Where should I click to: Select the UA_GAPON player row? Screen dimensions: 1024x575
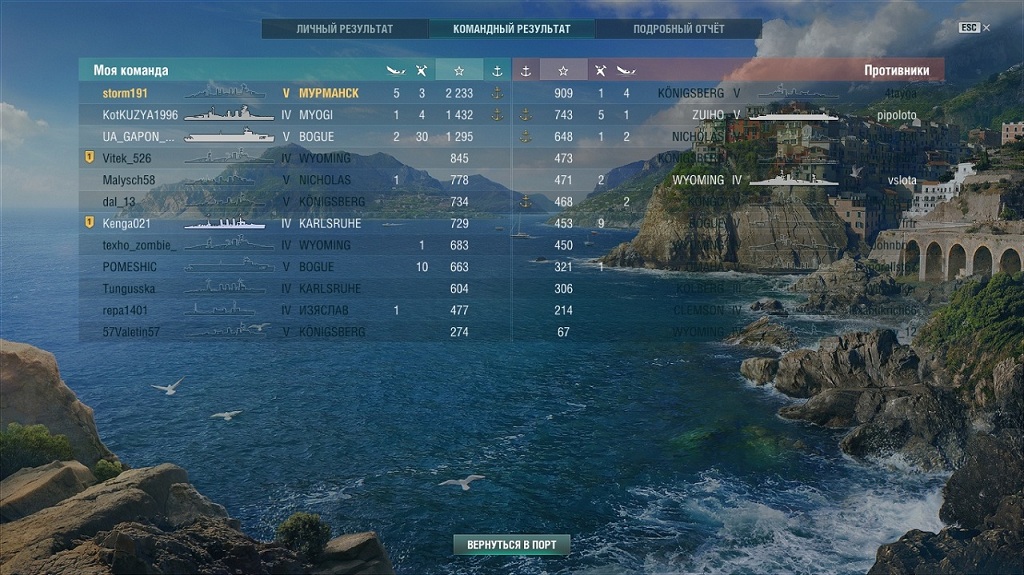point(138,137)
